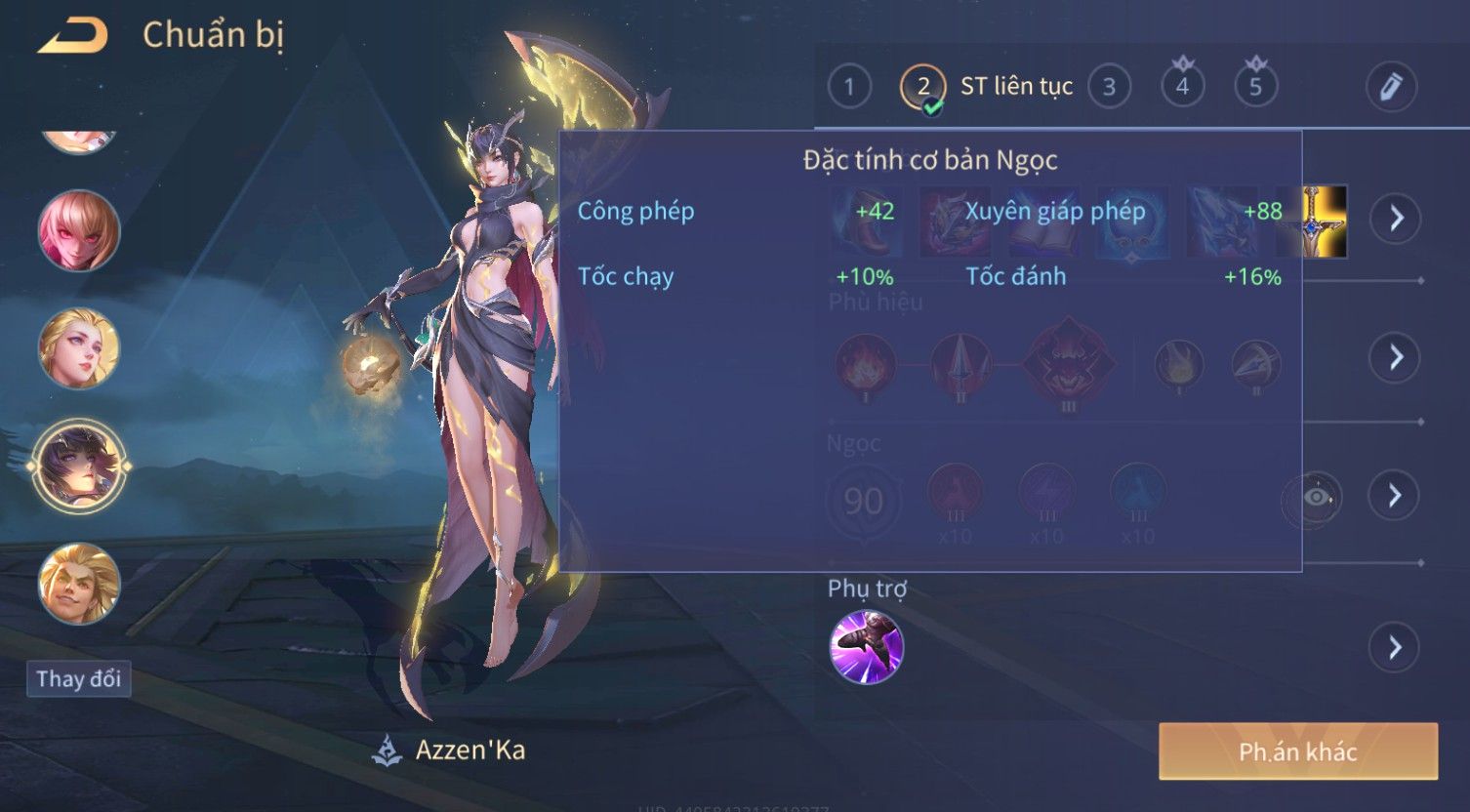
Task: Select loadout preset 3
Action: pos(1109,87)
